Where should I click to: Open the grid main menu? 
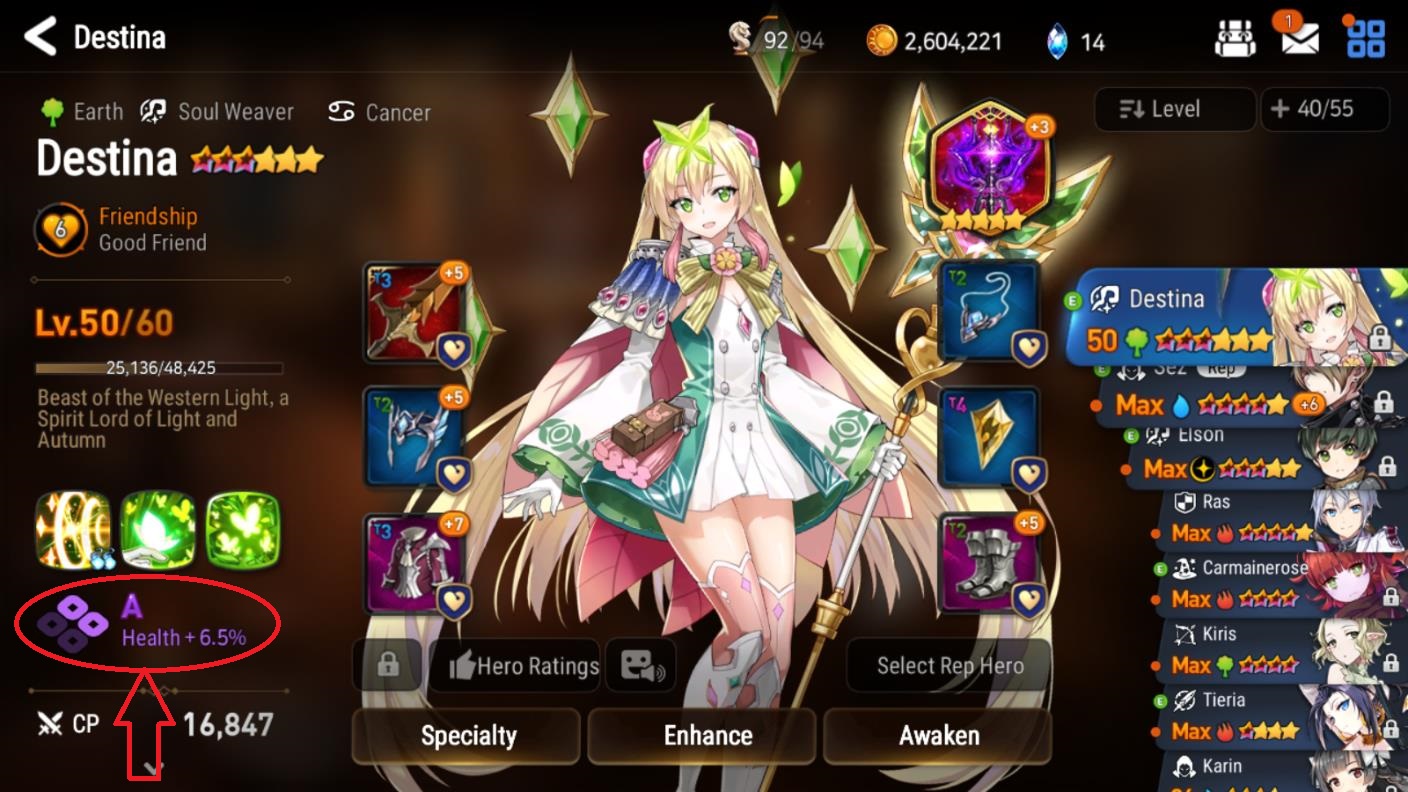[x=1365, y=39]
